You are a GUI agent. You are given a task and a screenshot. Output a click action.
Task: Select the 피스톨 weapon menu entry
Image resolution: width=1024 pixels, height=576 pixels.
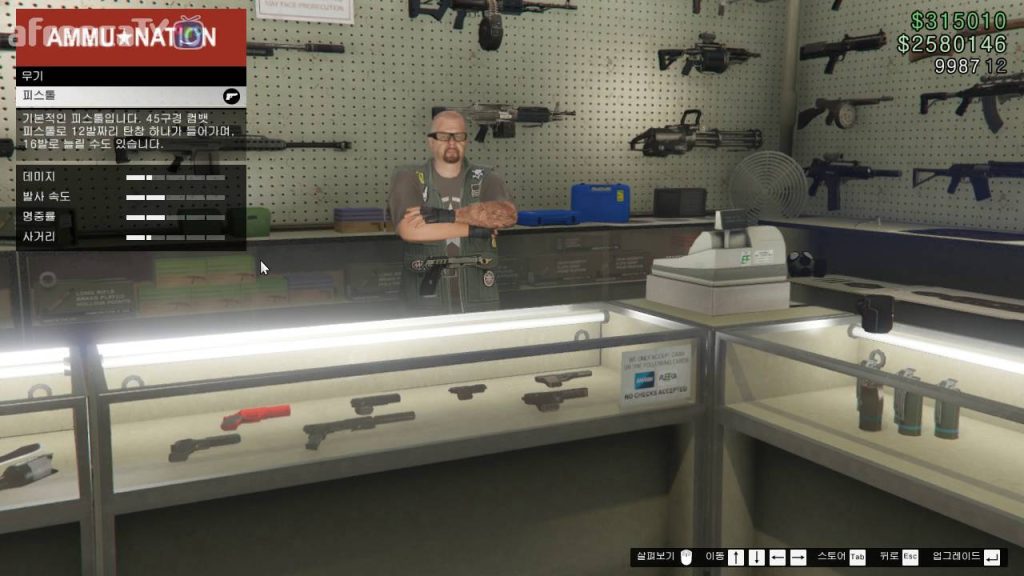click(x=130, y=96)
